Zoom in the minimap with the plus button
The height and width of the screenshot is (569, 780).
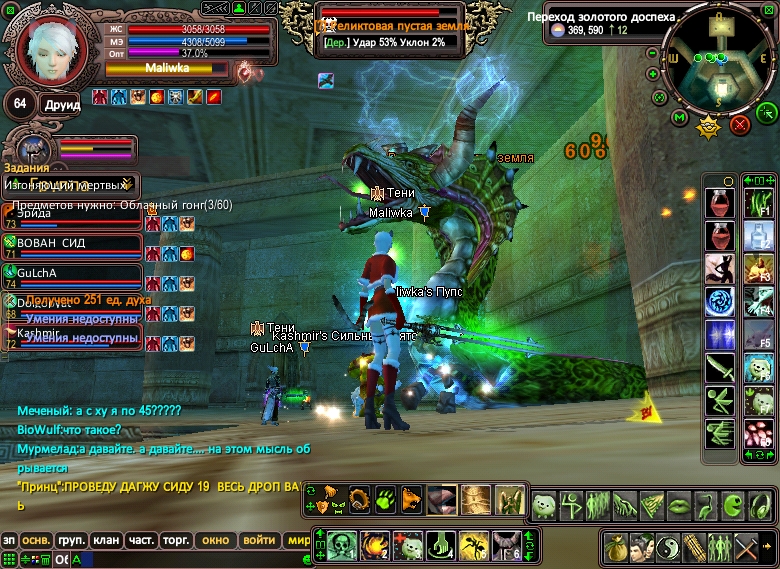click(x=652, y=73)
